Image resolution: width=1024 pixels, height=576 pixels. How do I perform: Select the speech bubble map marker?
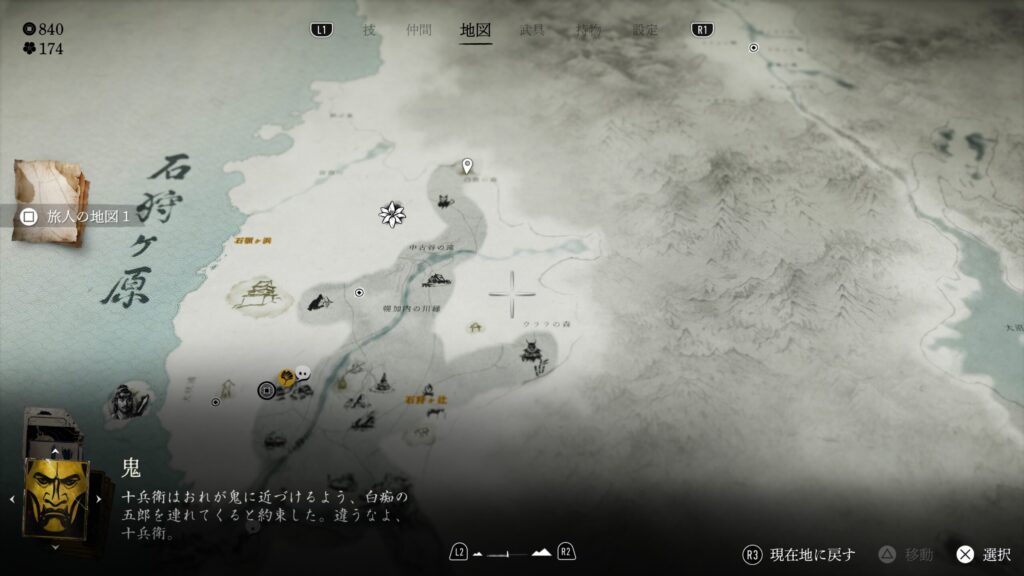tap(303, 372)
